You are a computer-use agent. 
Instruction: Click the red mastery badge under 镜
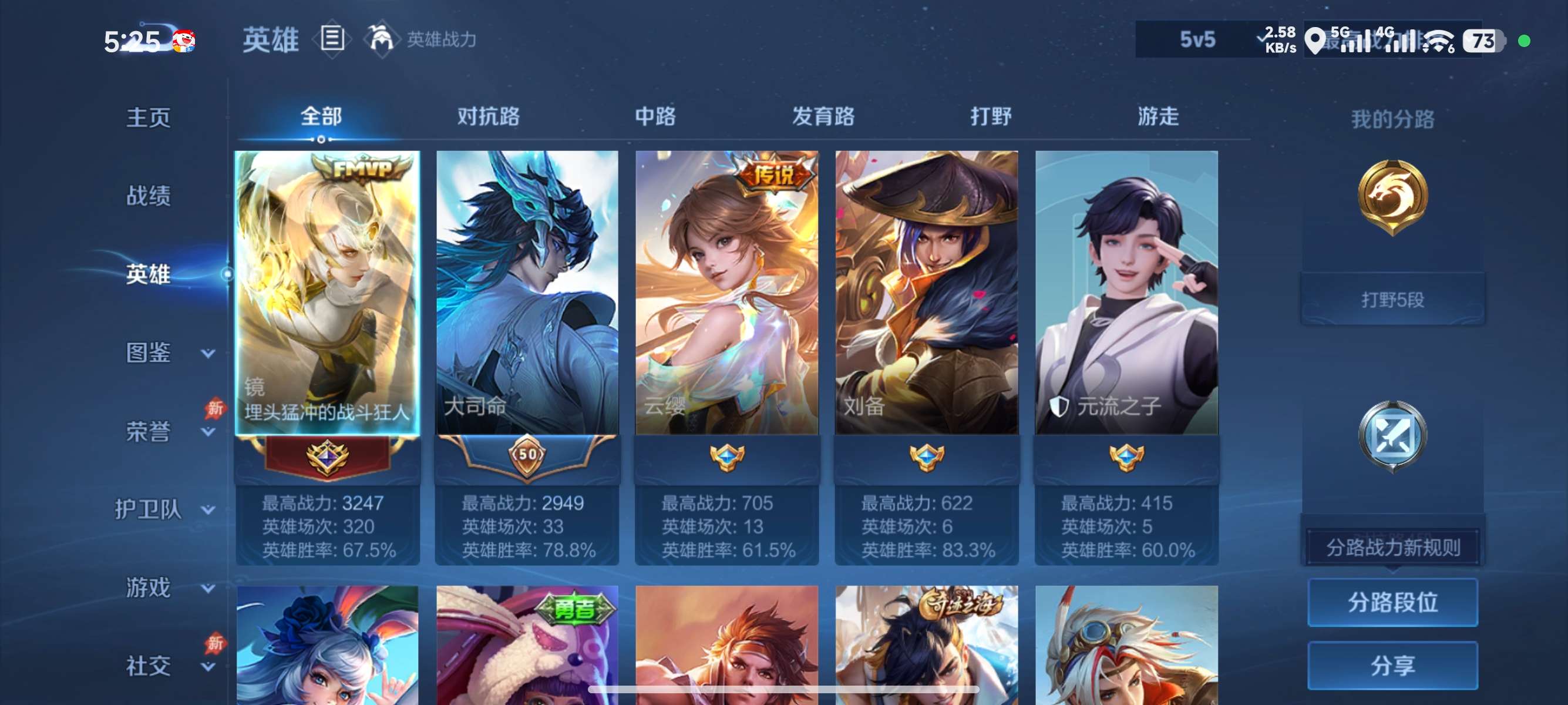click(x=328, y=458)
